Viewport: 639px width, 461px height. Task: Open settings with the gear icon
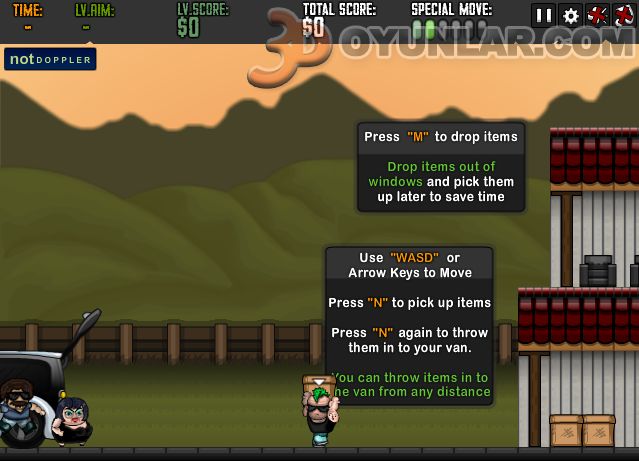(x=571, y=15)
